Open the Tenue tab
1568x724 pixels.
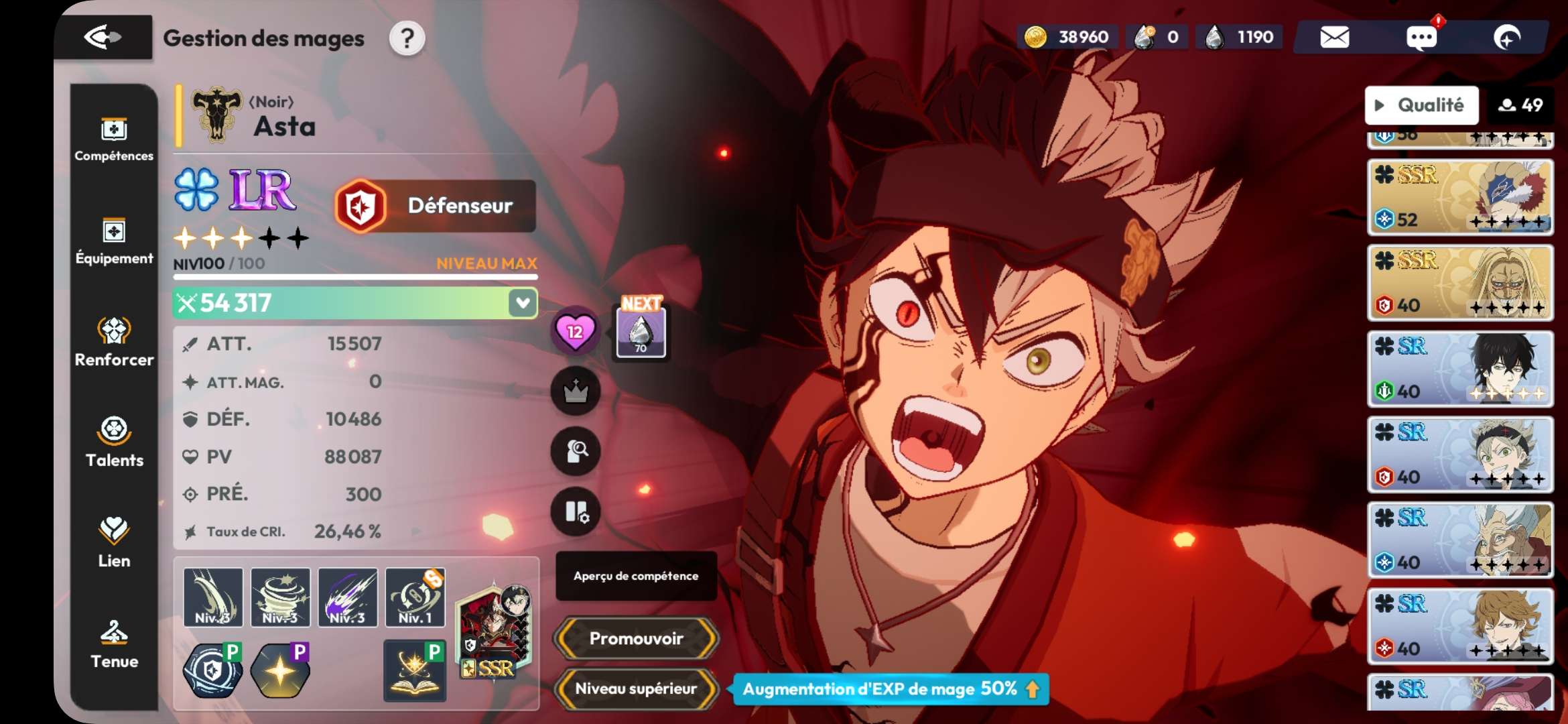[114, 644]
